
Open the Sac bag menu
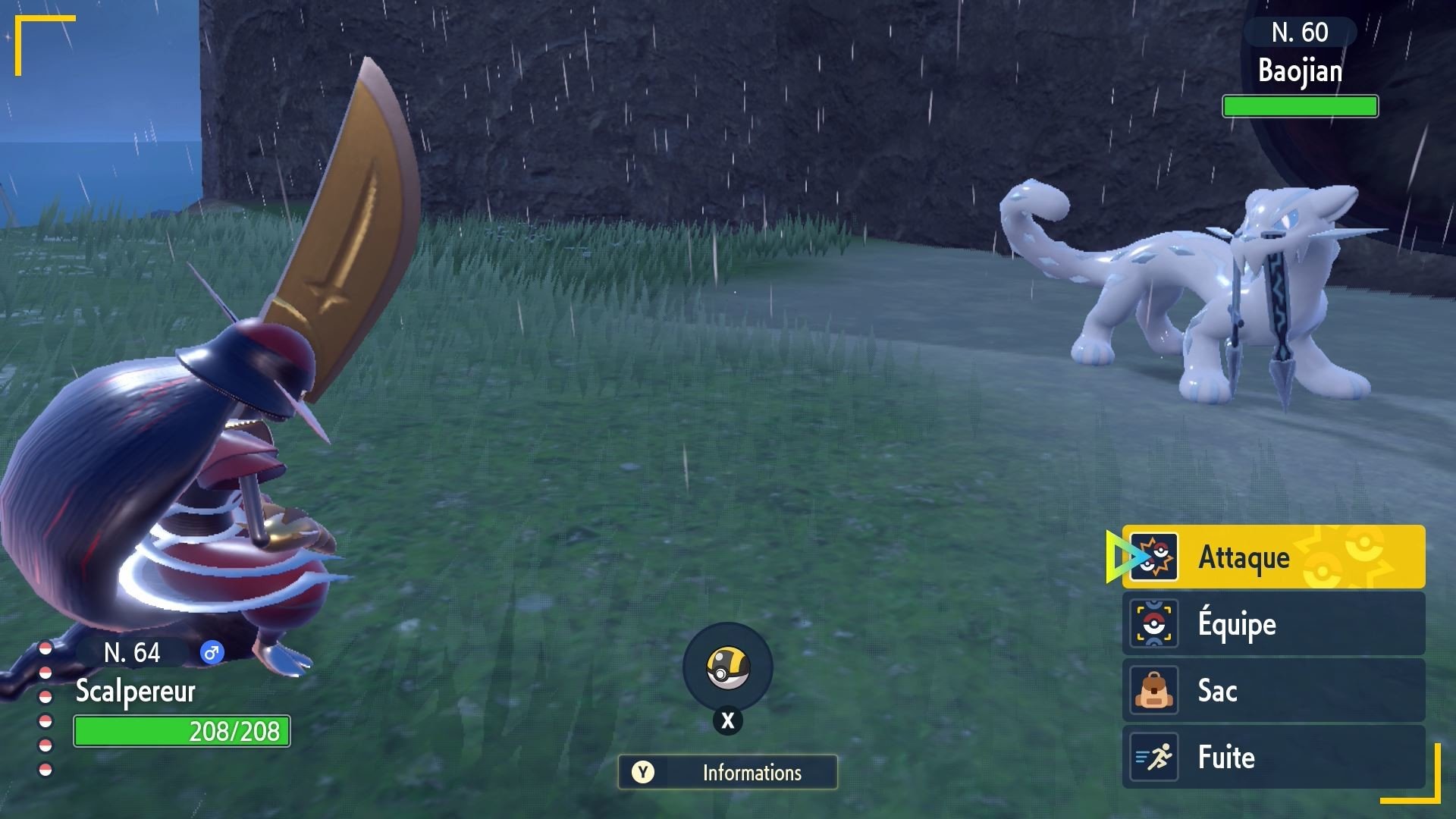click(1272, 690)
